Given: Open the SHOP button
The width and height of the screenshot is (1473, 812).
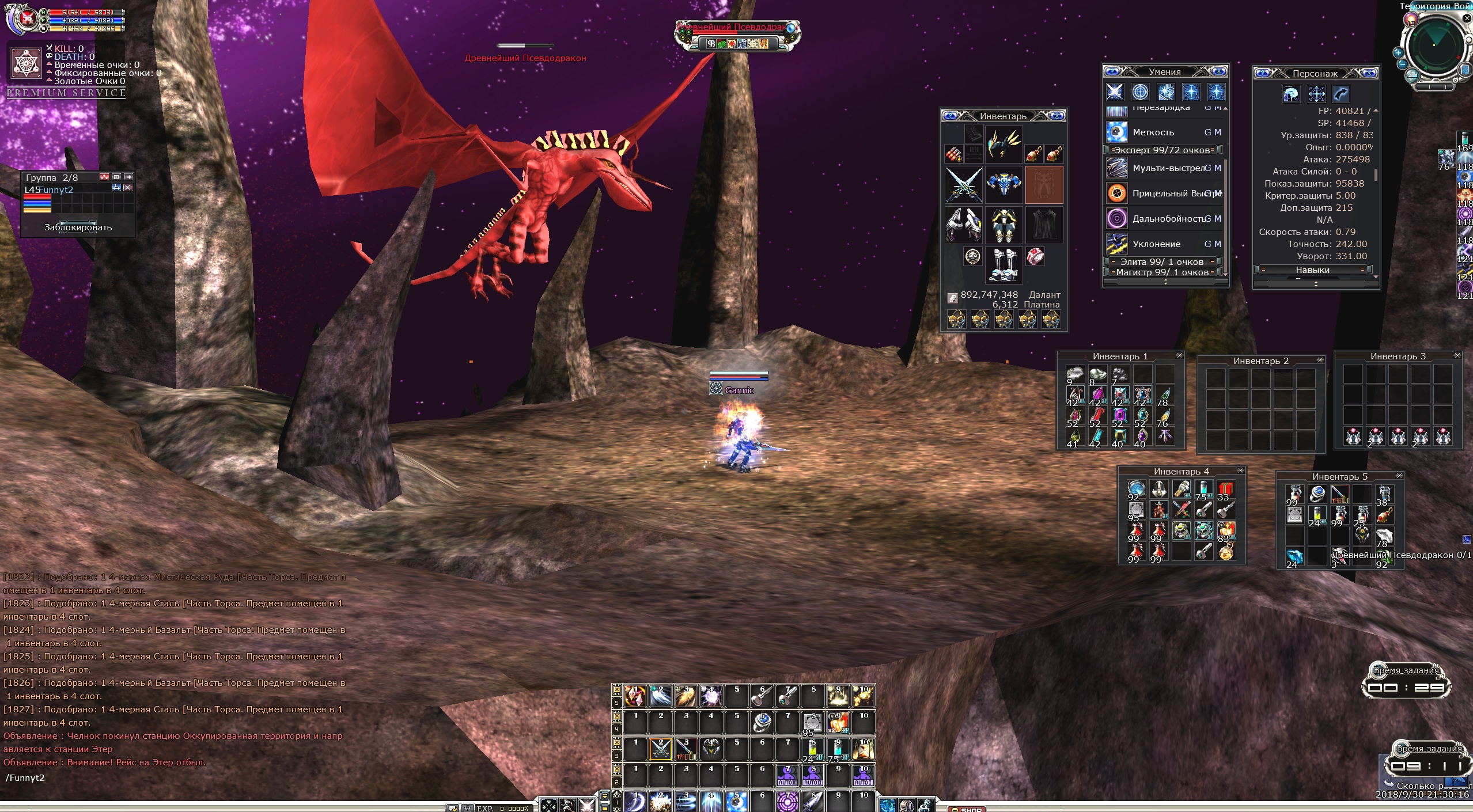Looking at the screenshot, I should (971, 809).
